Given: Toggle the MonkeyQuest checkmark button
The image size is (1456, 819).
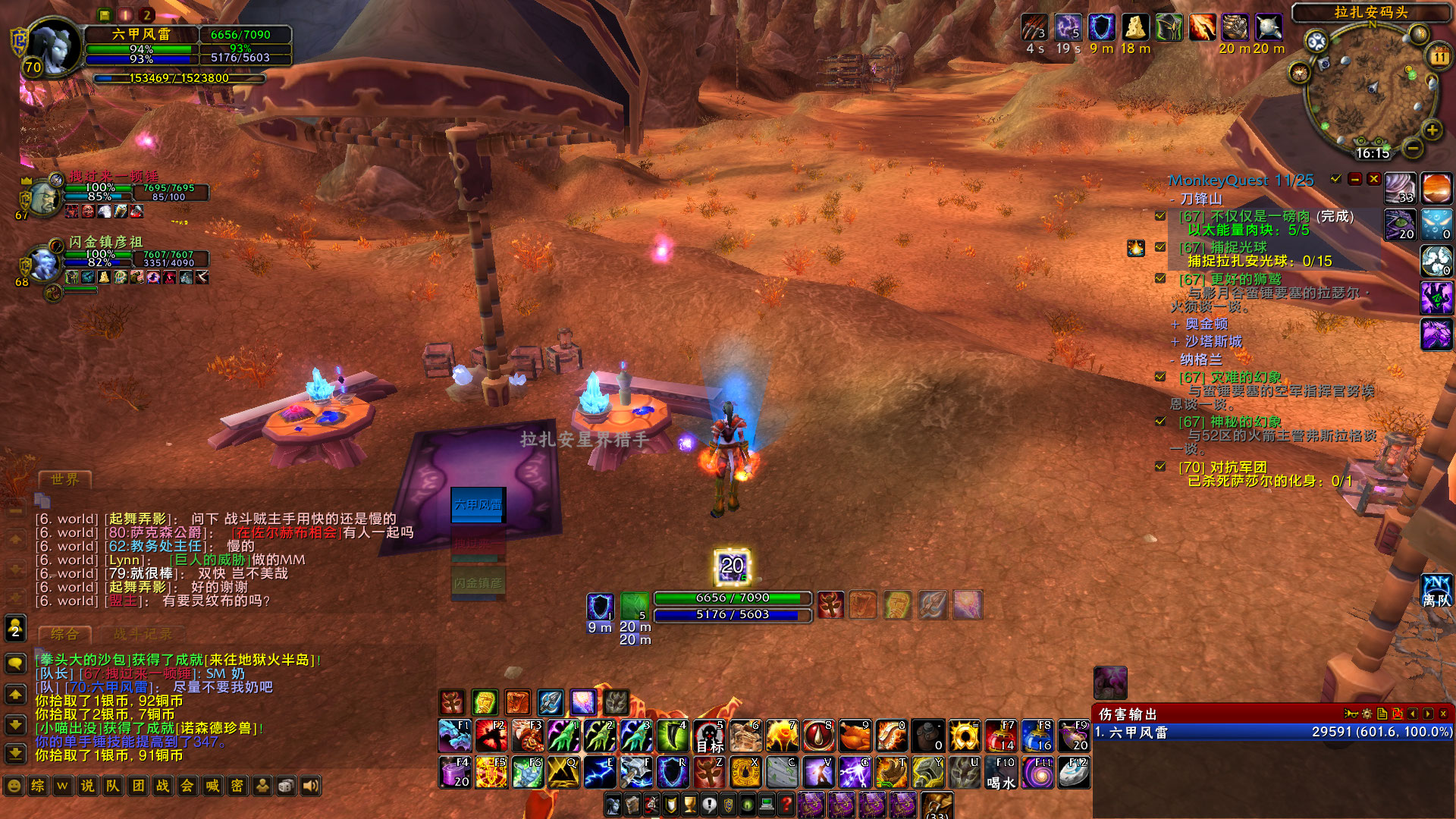Looking at the screenshot, I should (1334, 180).
